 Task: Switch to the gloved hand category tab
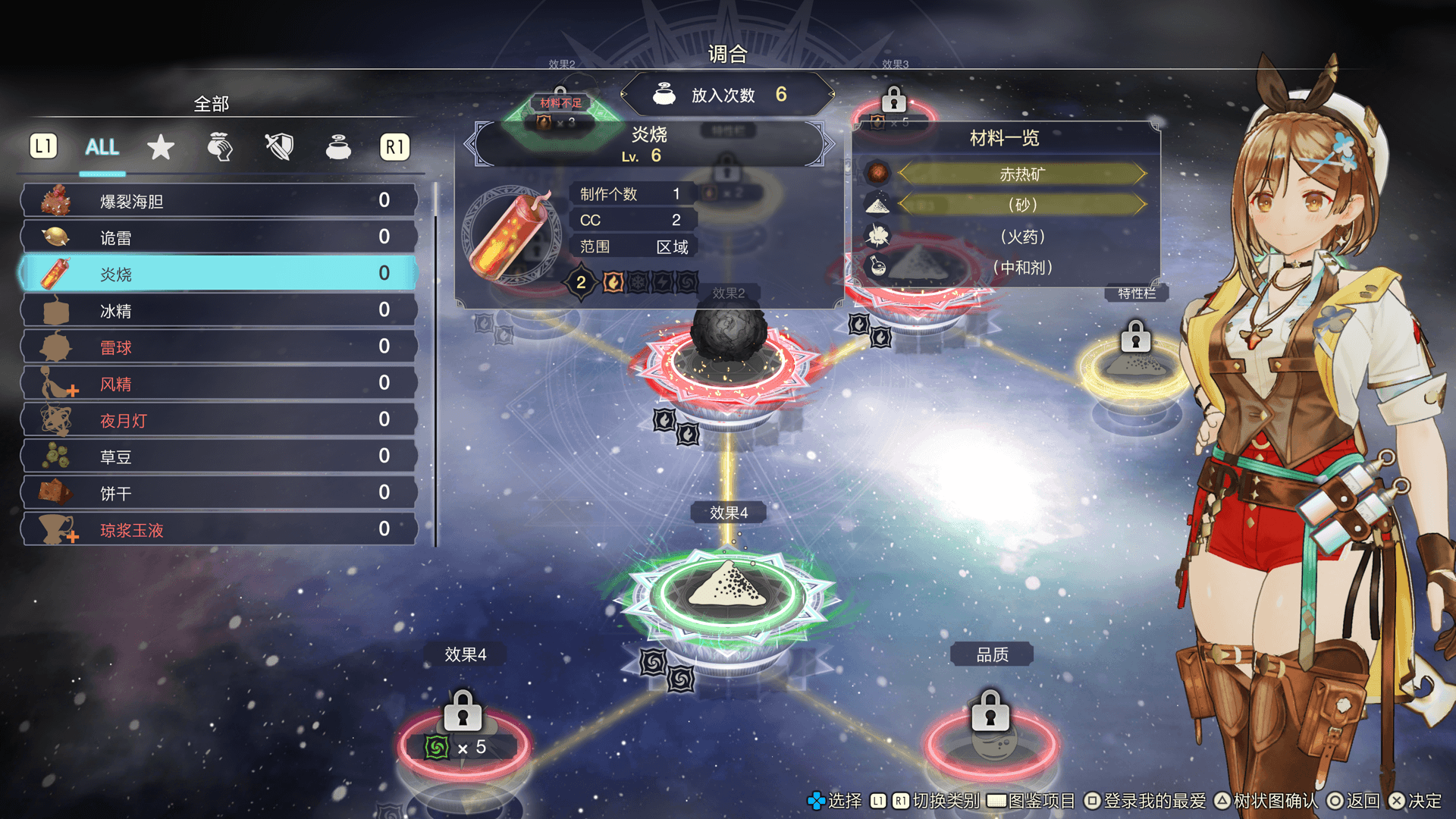pyautogui.click(x=220, y=147)
